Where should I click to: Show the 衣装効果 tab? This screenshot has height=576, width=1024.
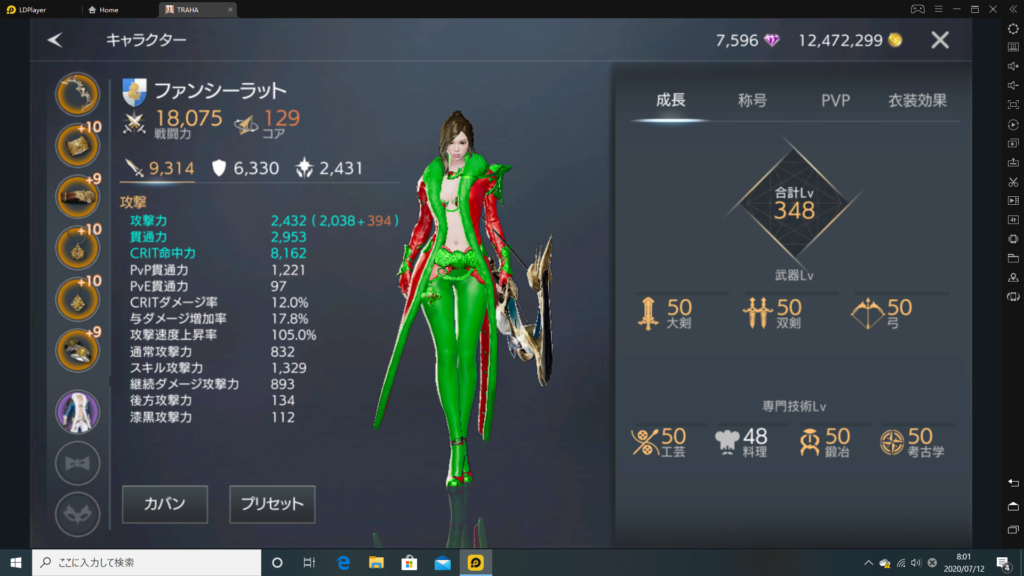click(917, 100)
